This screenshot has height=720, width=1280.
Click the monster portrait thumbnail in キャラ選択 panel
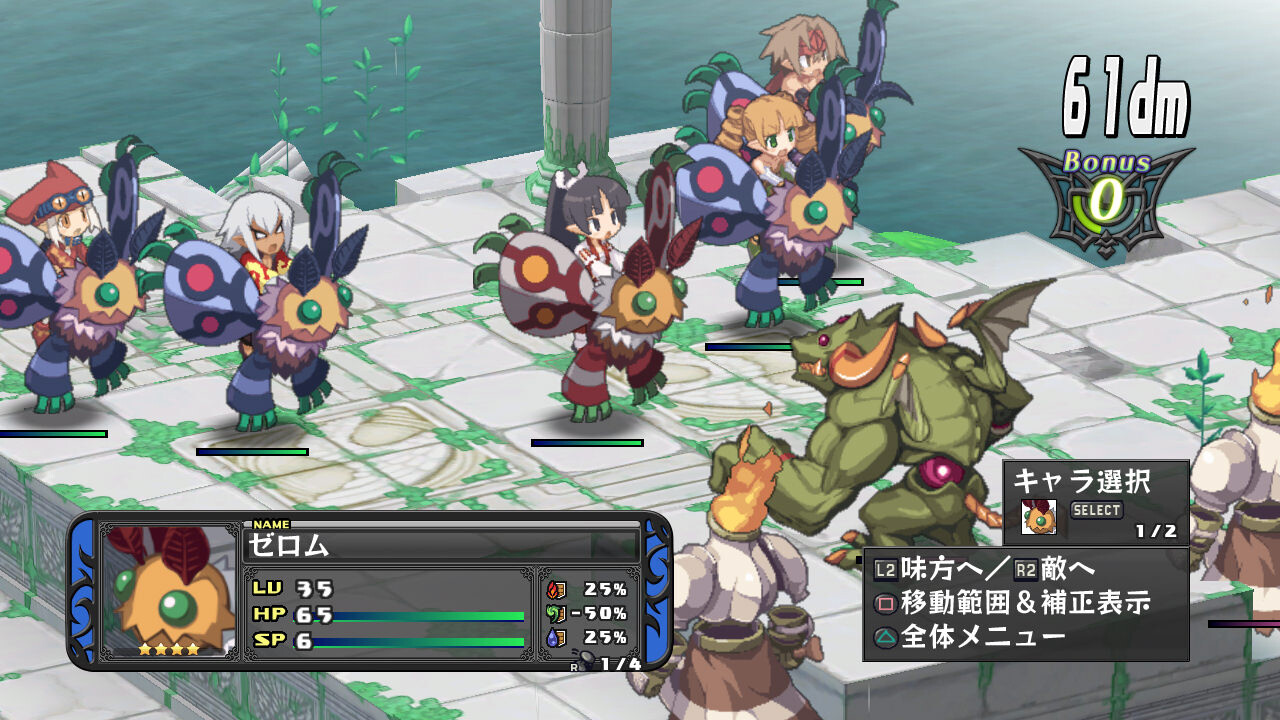pyautogui.click(x=1039, y=519)
